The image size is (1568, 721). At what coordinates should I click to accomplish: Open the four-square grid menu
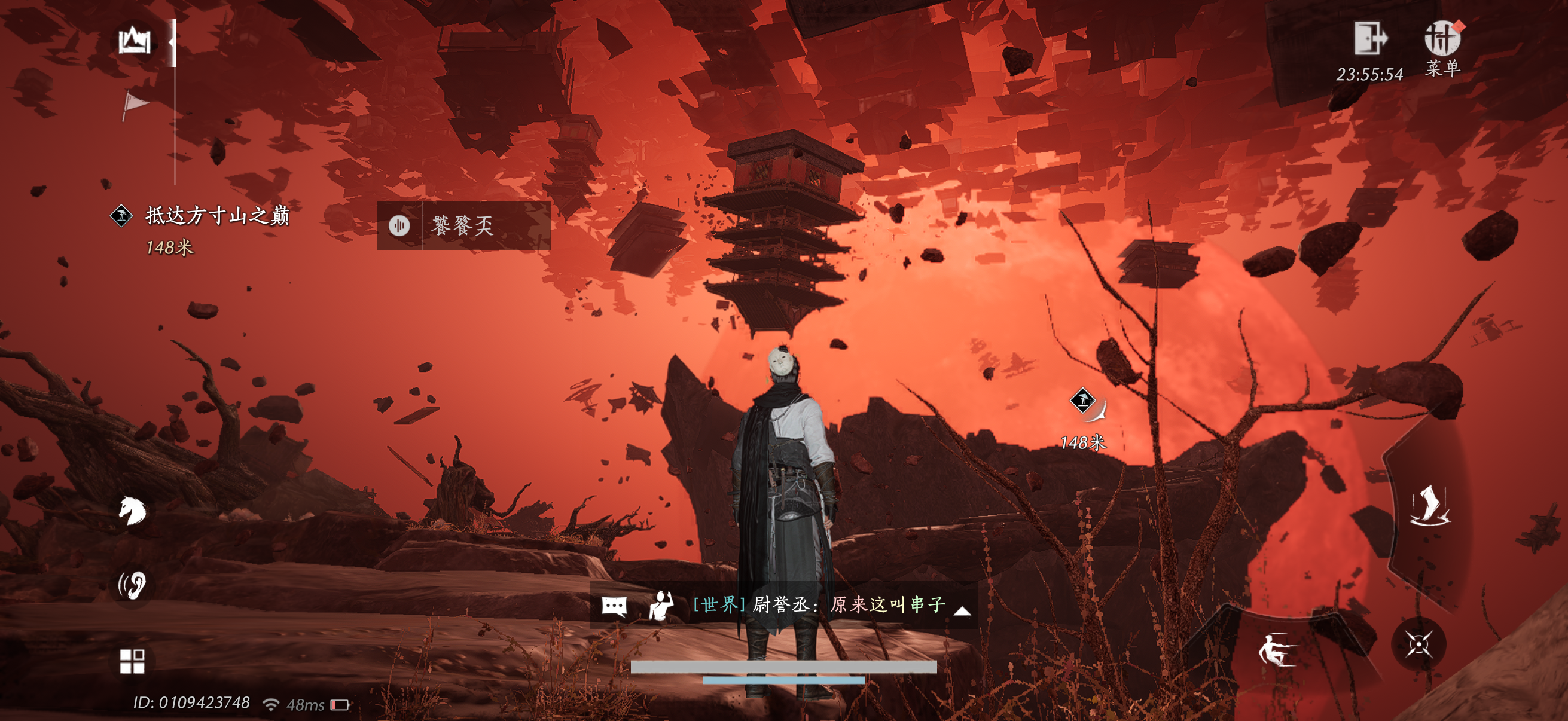(x=132, y=661)
